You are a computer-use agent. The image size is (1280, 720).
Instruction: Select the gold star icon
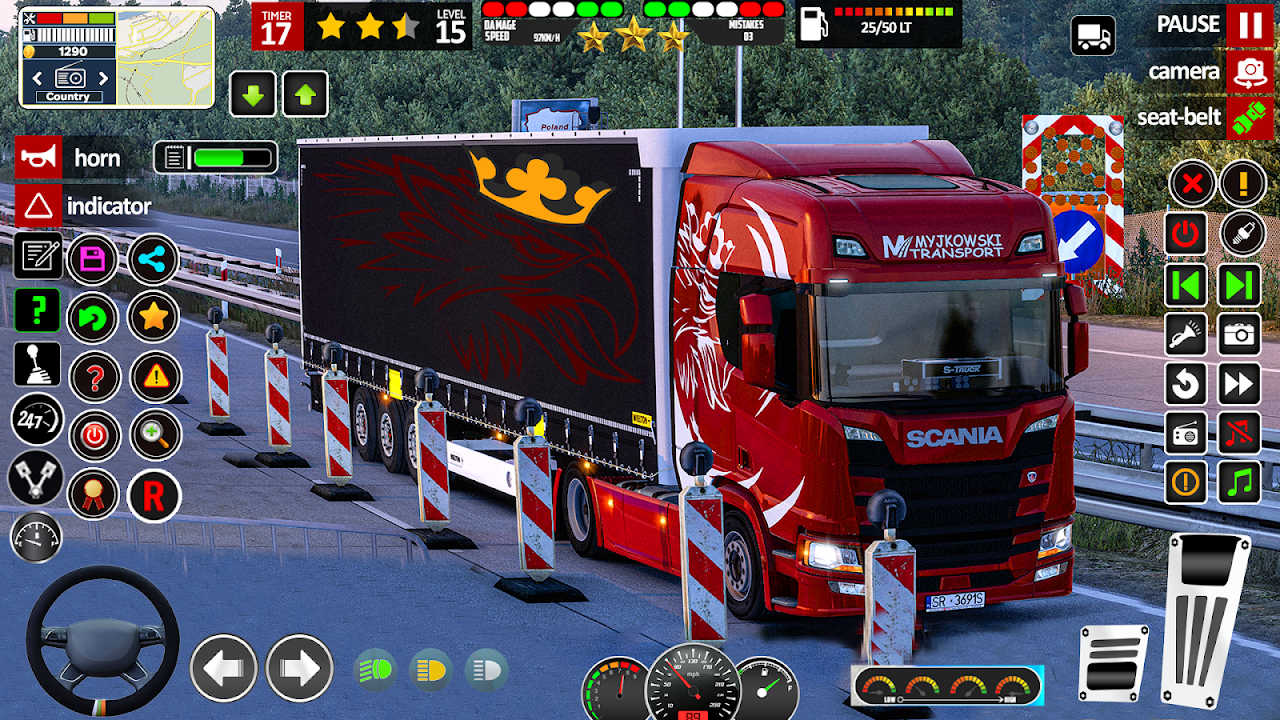154,318
